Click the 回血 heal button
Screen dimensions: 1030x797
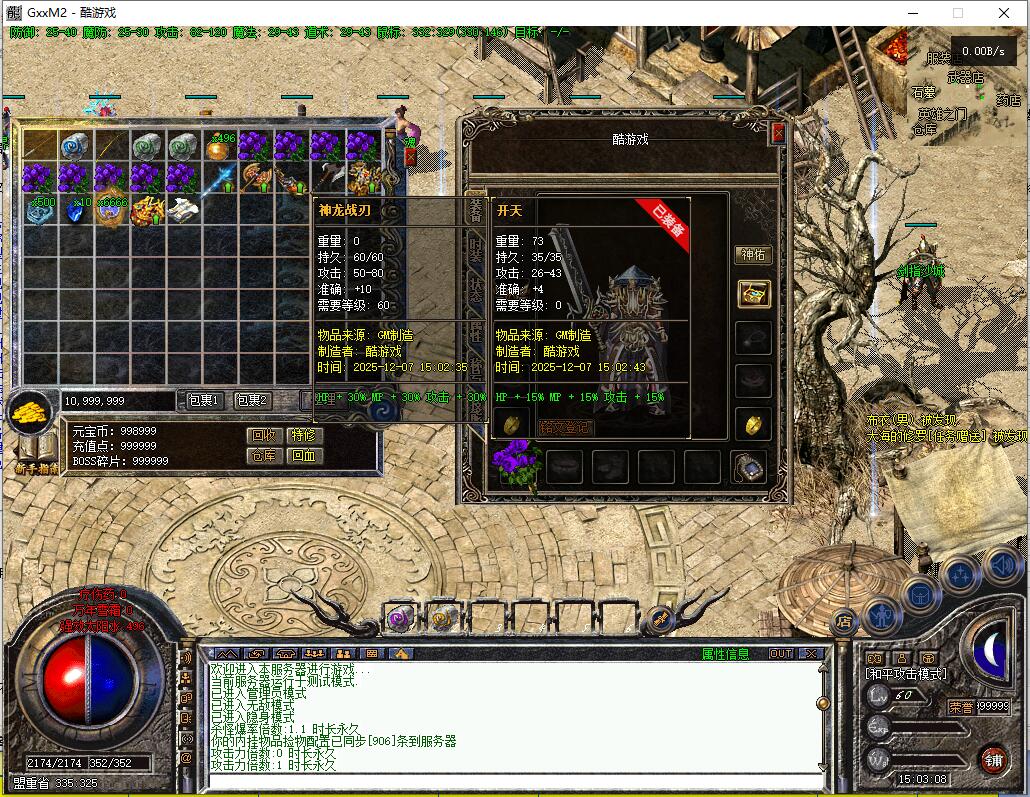coord(303,456)
